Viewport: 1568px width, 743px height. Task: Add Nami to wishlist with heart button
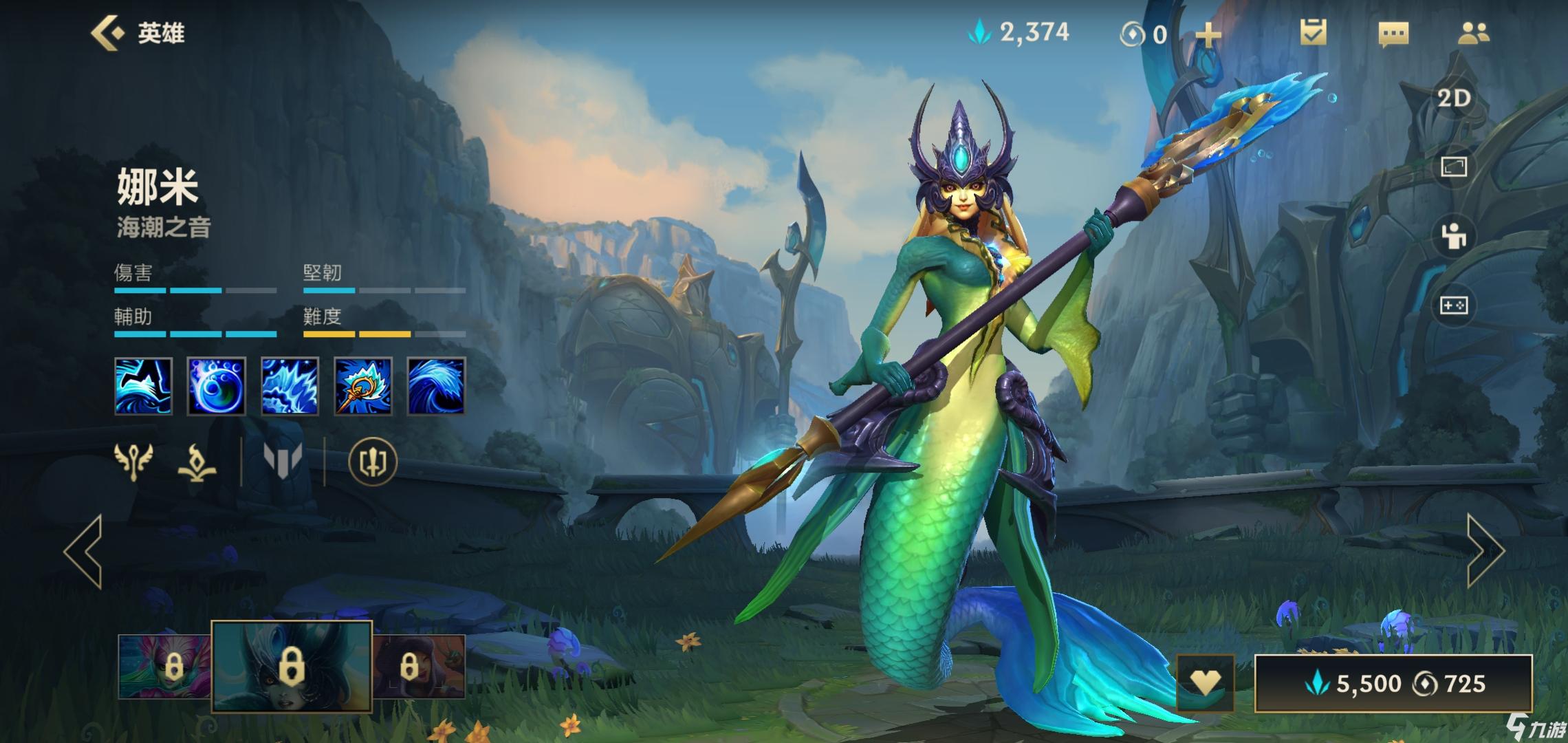pyautogui.click(x=1205, y=682)
